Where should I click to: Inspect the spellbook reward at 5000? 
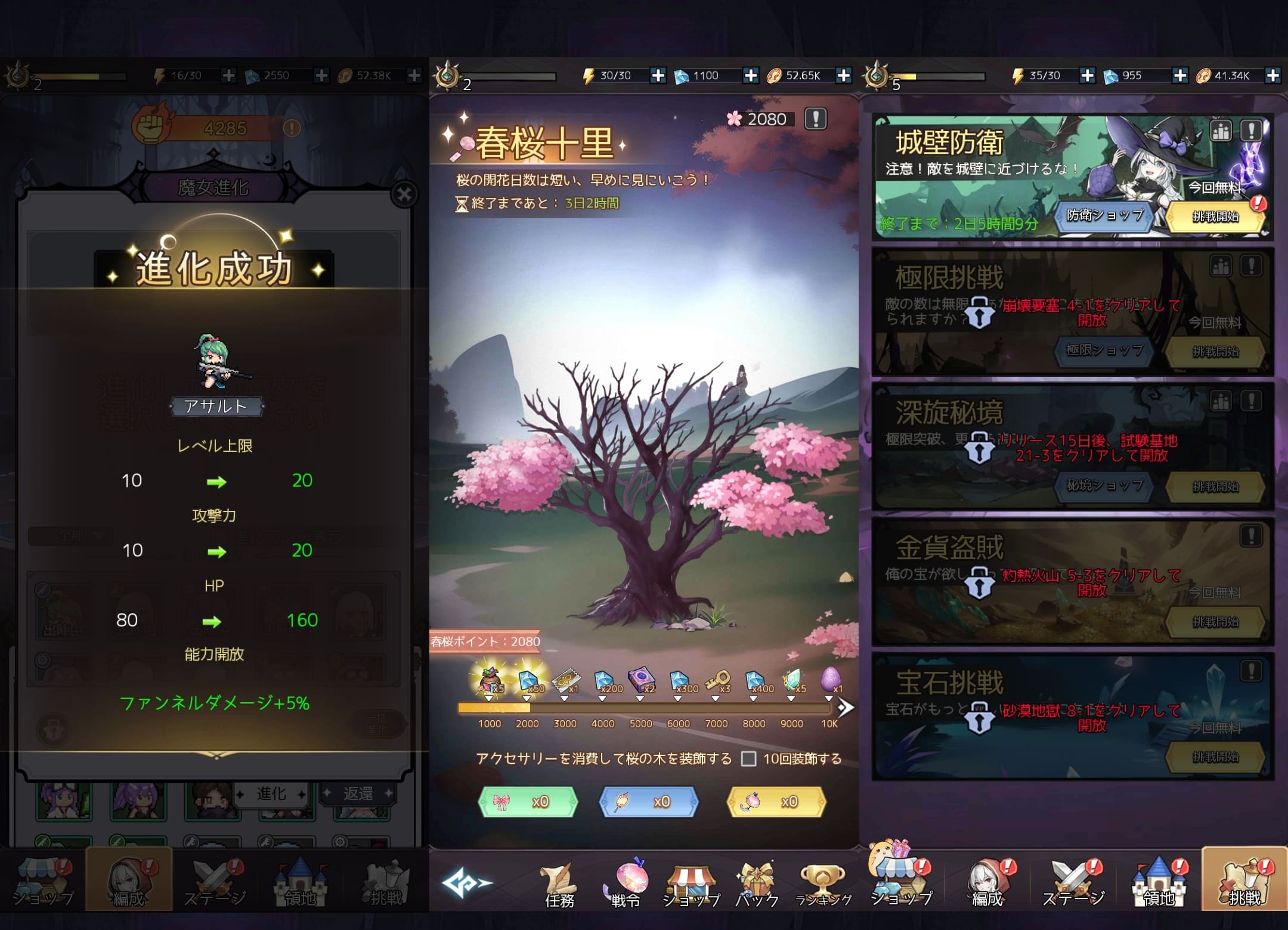click(x=641, y=680)
